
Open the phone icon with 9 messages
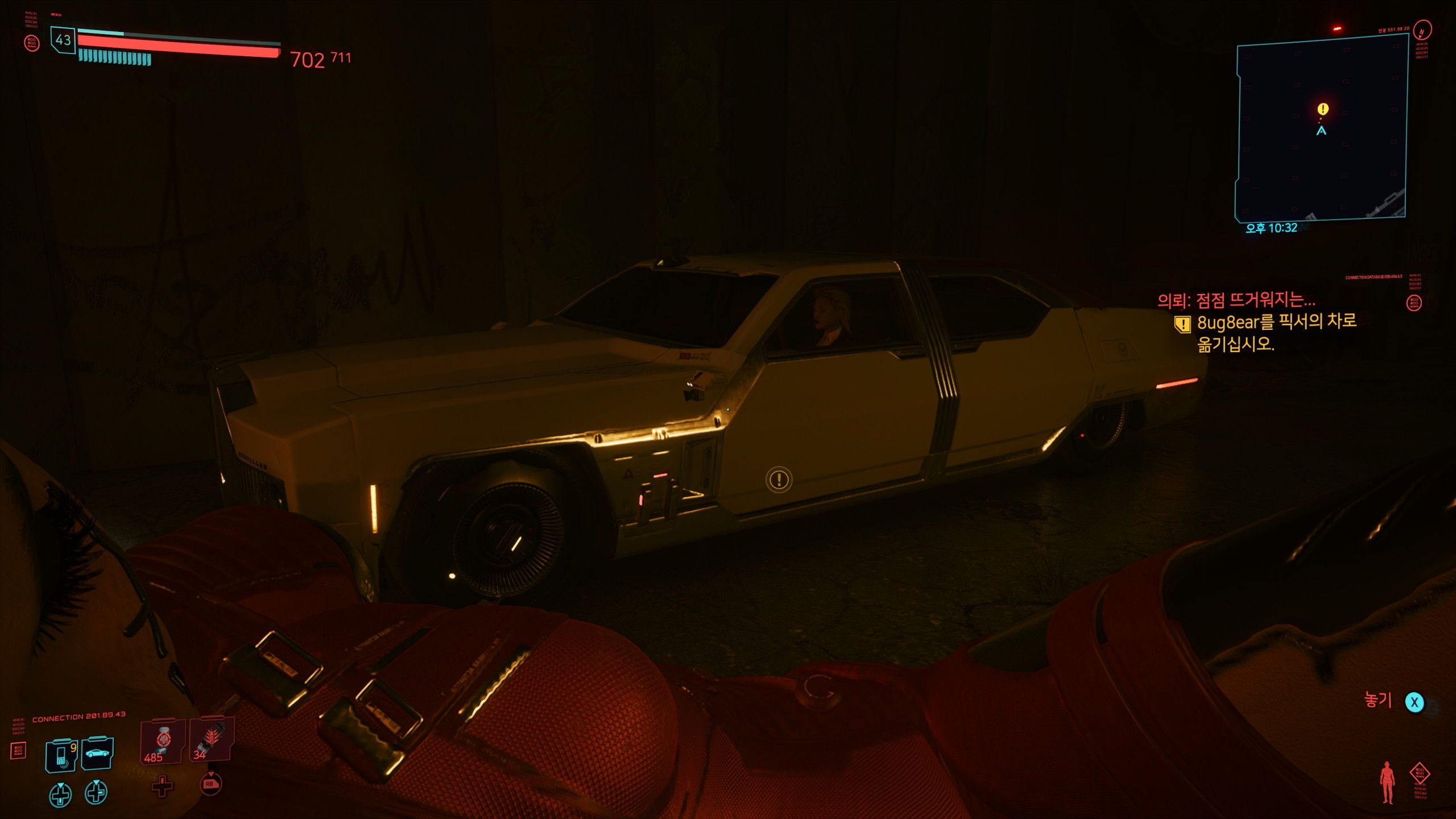pos(61,755)
